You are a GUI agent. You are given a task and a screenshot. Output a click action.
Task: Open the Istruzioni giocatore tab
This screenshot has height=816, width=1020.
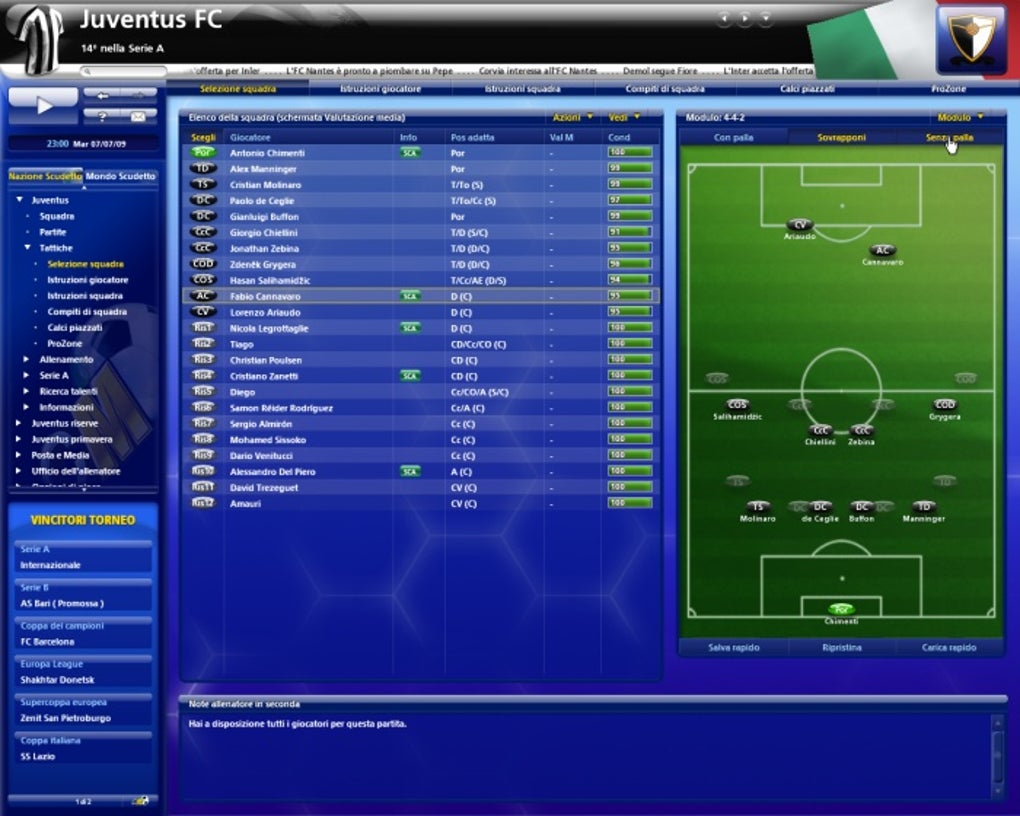380,89
